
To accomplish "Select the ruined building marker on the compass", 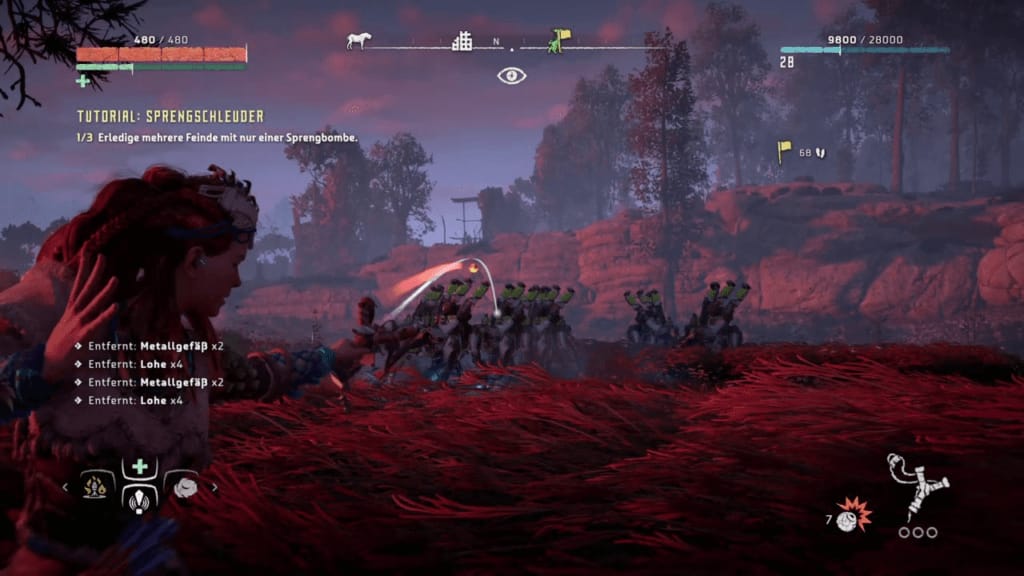I will tap(462, 41).
